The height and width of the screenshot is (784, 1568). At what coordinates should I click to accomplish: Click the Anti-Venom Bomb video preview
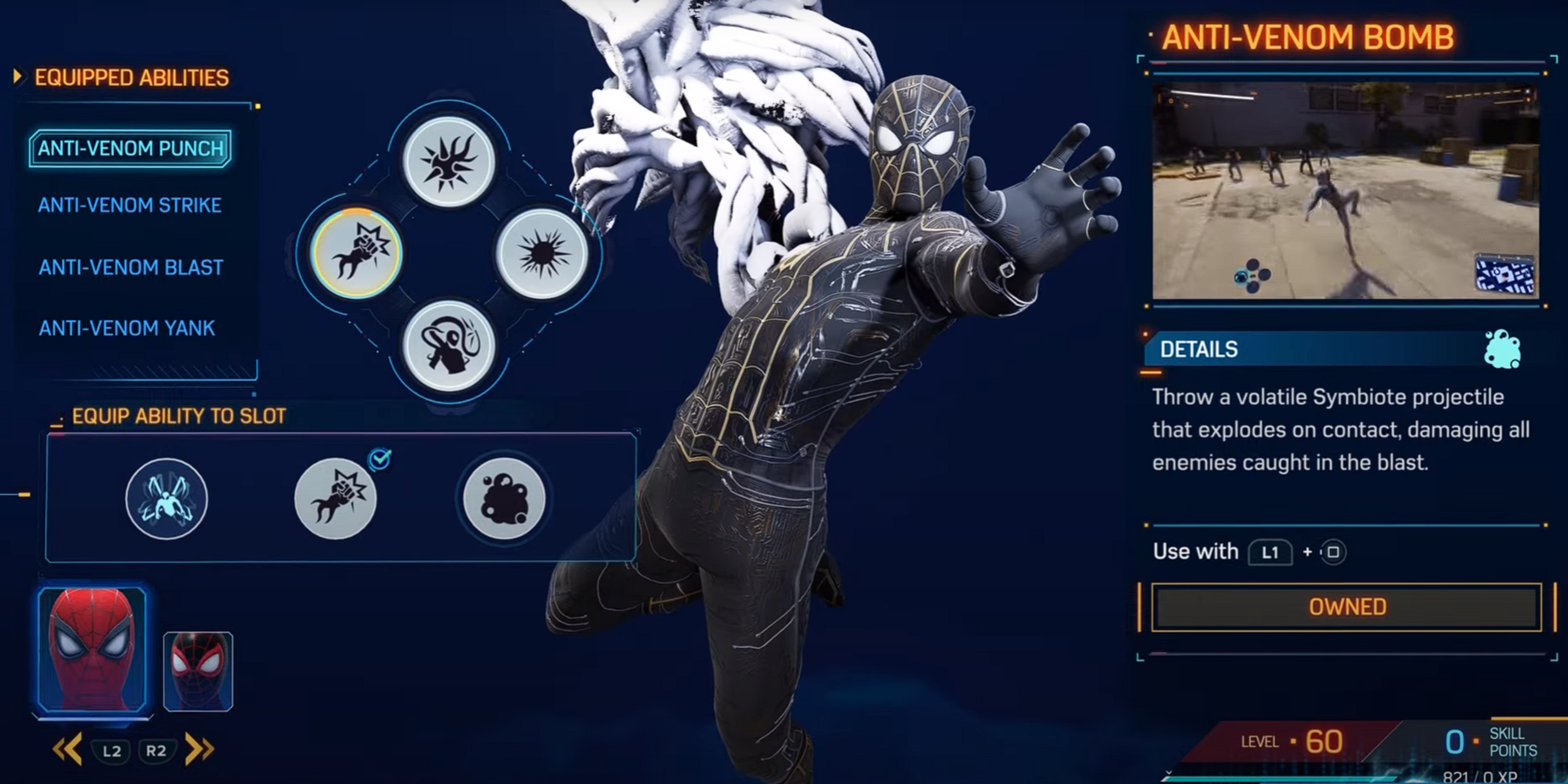(x=1344, y=189)
